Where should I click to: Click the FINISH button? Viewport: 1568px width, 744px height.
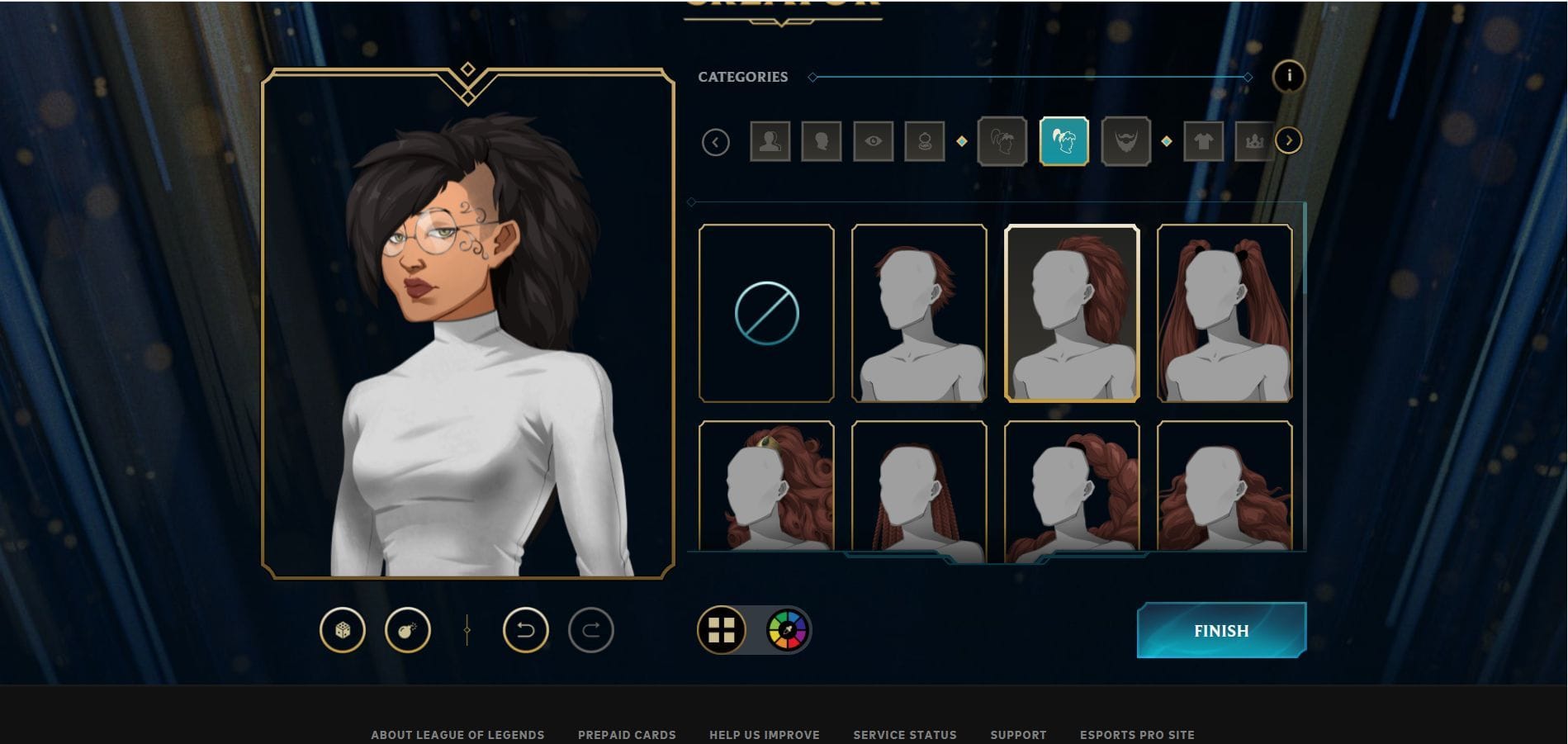[1221, 630]
